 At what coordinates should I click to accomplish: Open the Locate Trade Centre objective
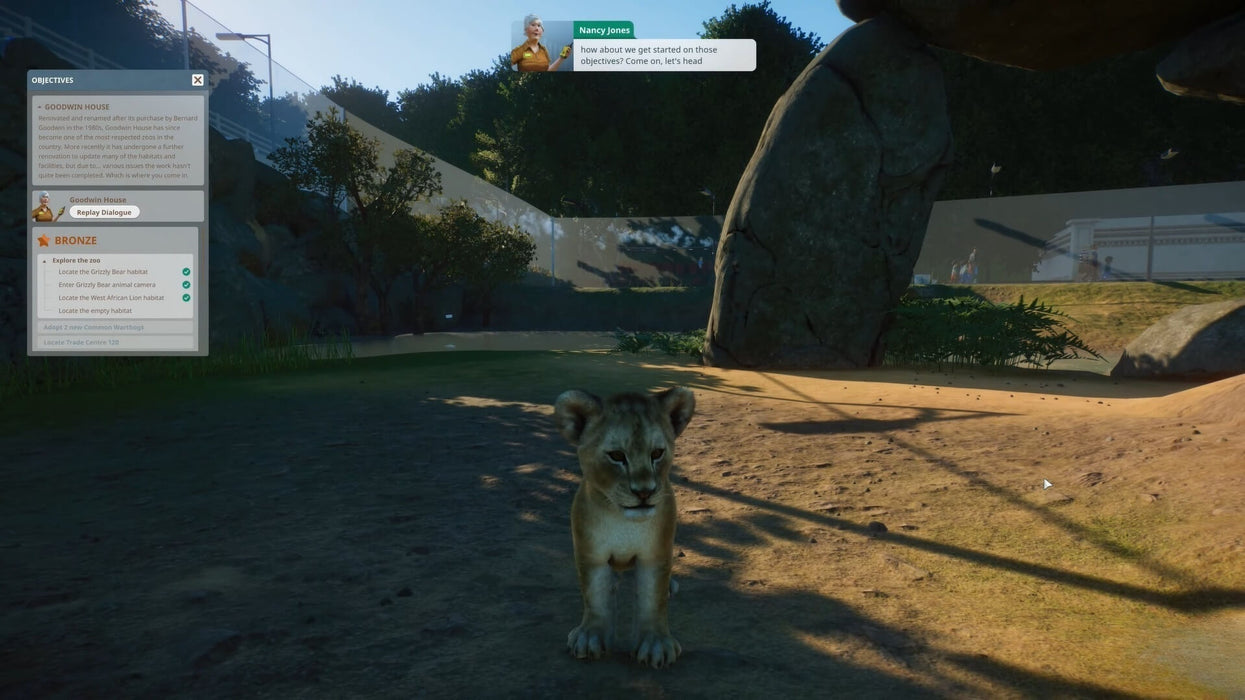tap(81, 342)
